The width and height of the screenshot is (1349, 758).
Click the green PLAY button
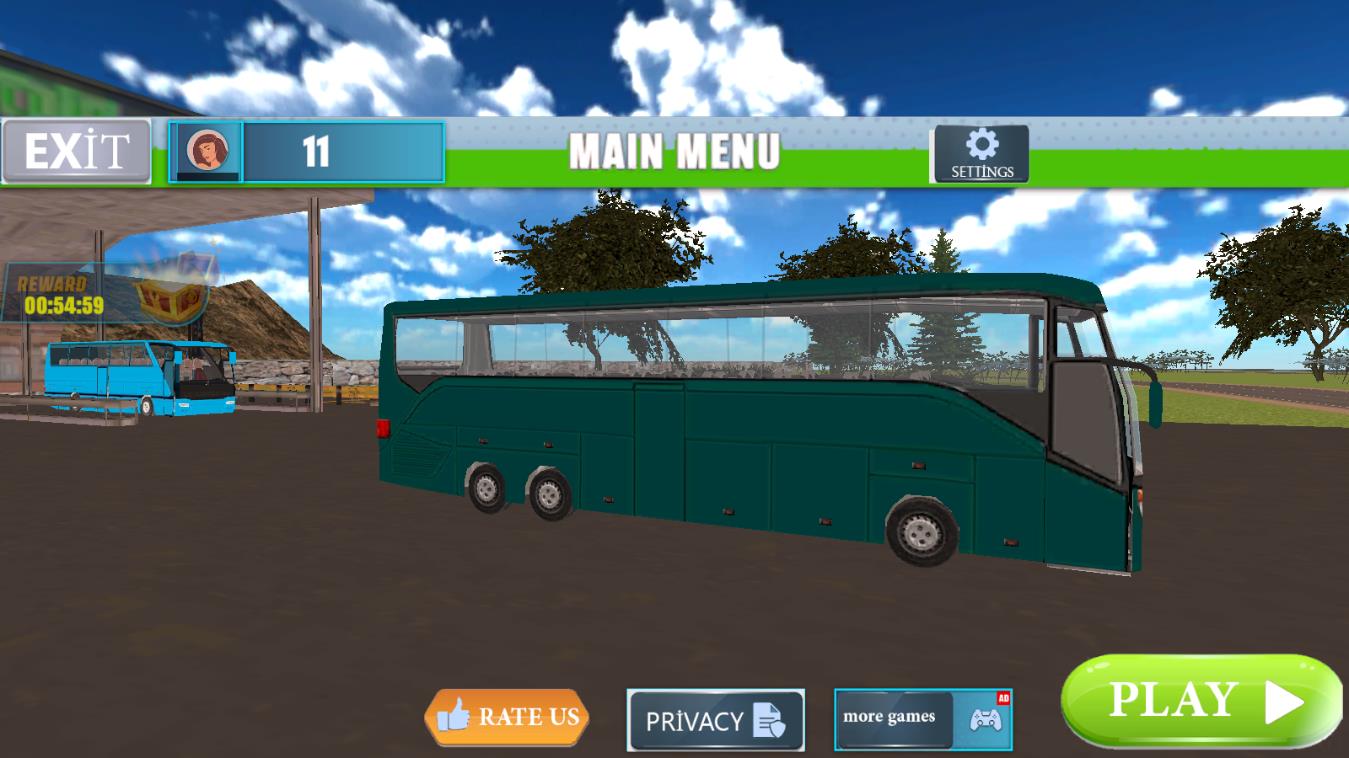point(1200,702)
